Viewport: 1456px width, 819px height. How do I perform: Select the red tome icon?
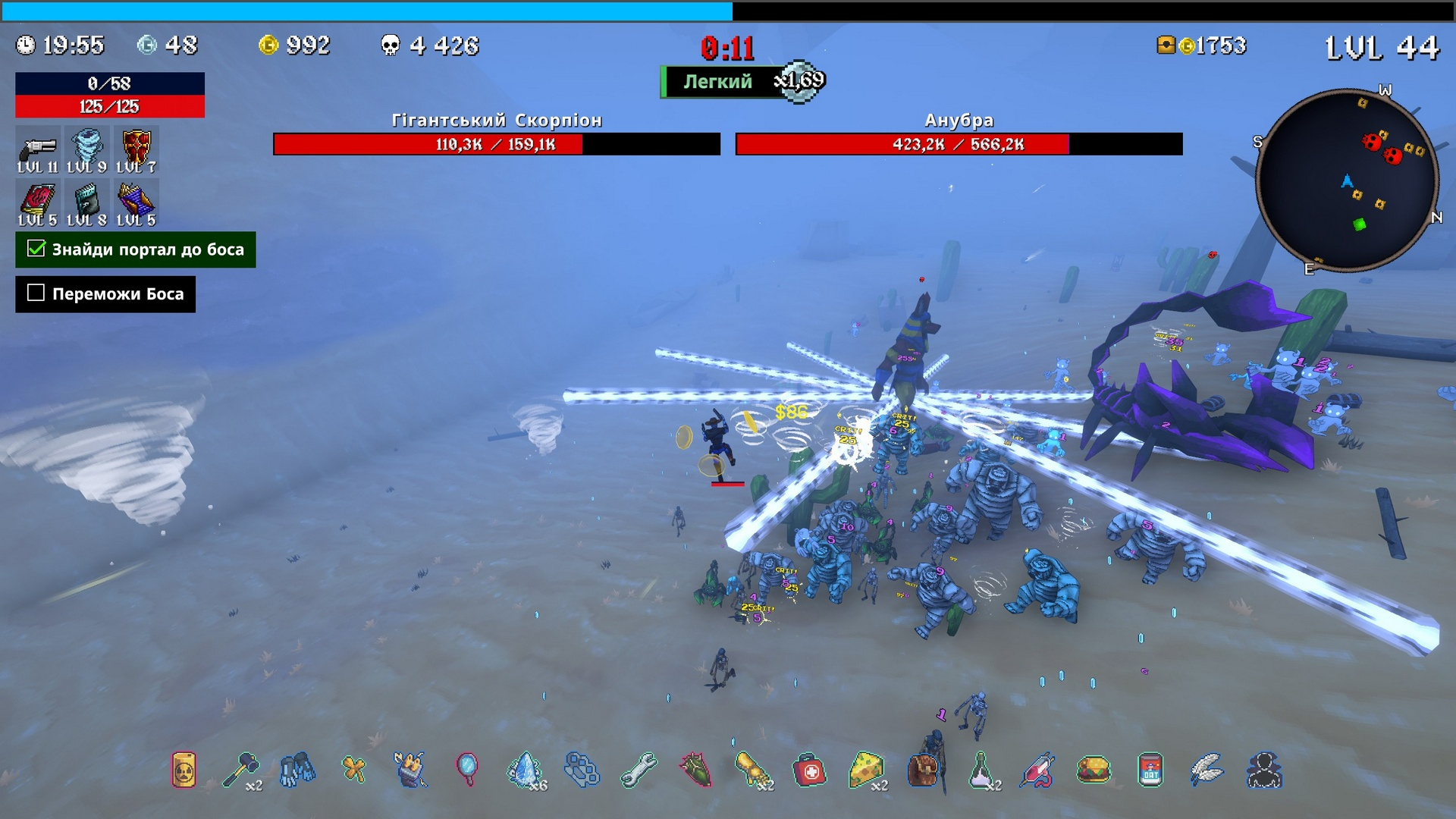pos(38,201)
